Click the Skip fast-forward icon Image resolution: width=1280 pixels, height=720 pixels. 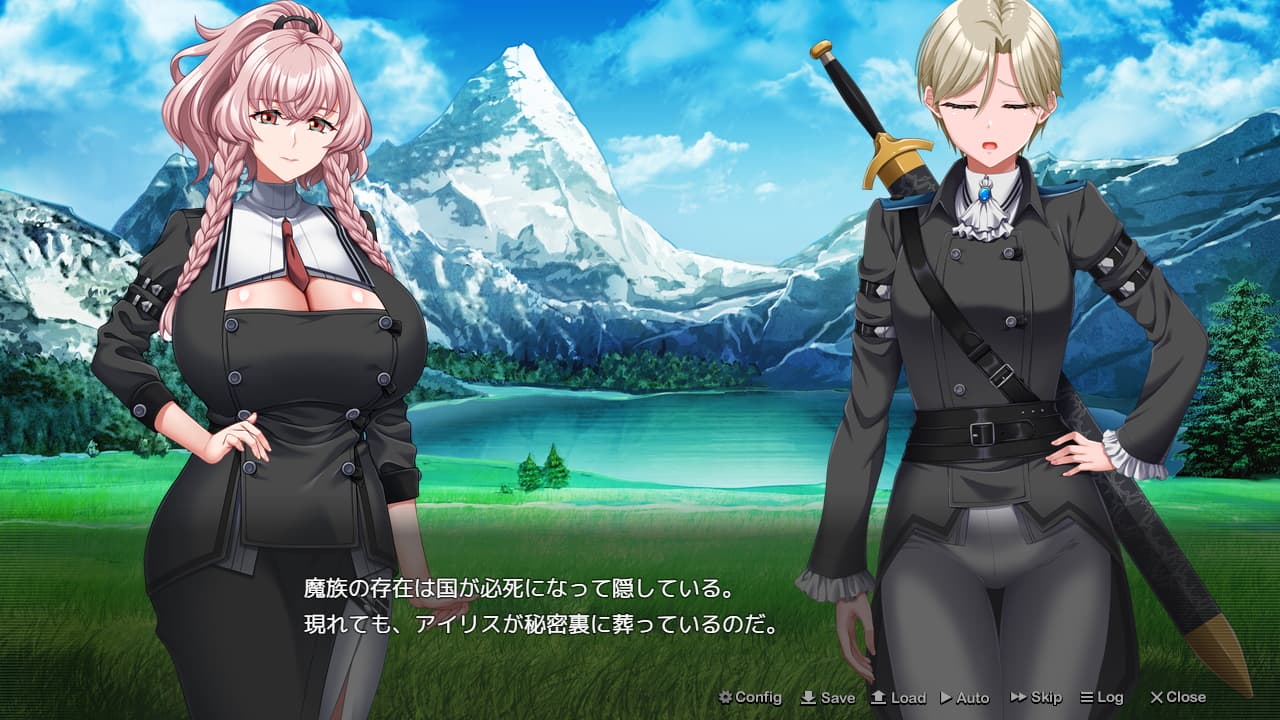(1017, 698)
